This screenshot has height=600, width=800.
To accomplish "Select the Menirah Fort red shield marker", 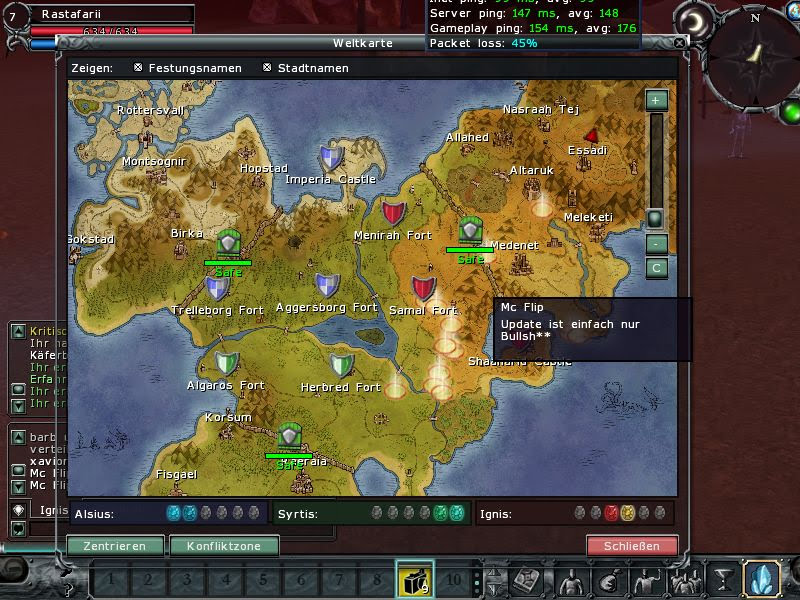I will pyautogui.click(x=394, y=213).
